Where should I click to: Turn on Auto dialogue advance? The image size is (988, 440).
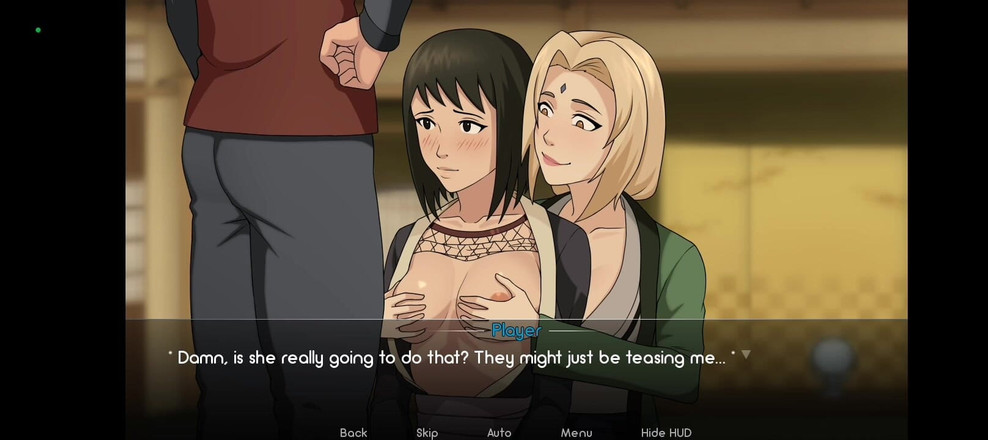pyautogui.click(x=499, y=432)
